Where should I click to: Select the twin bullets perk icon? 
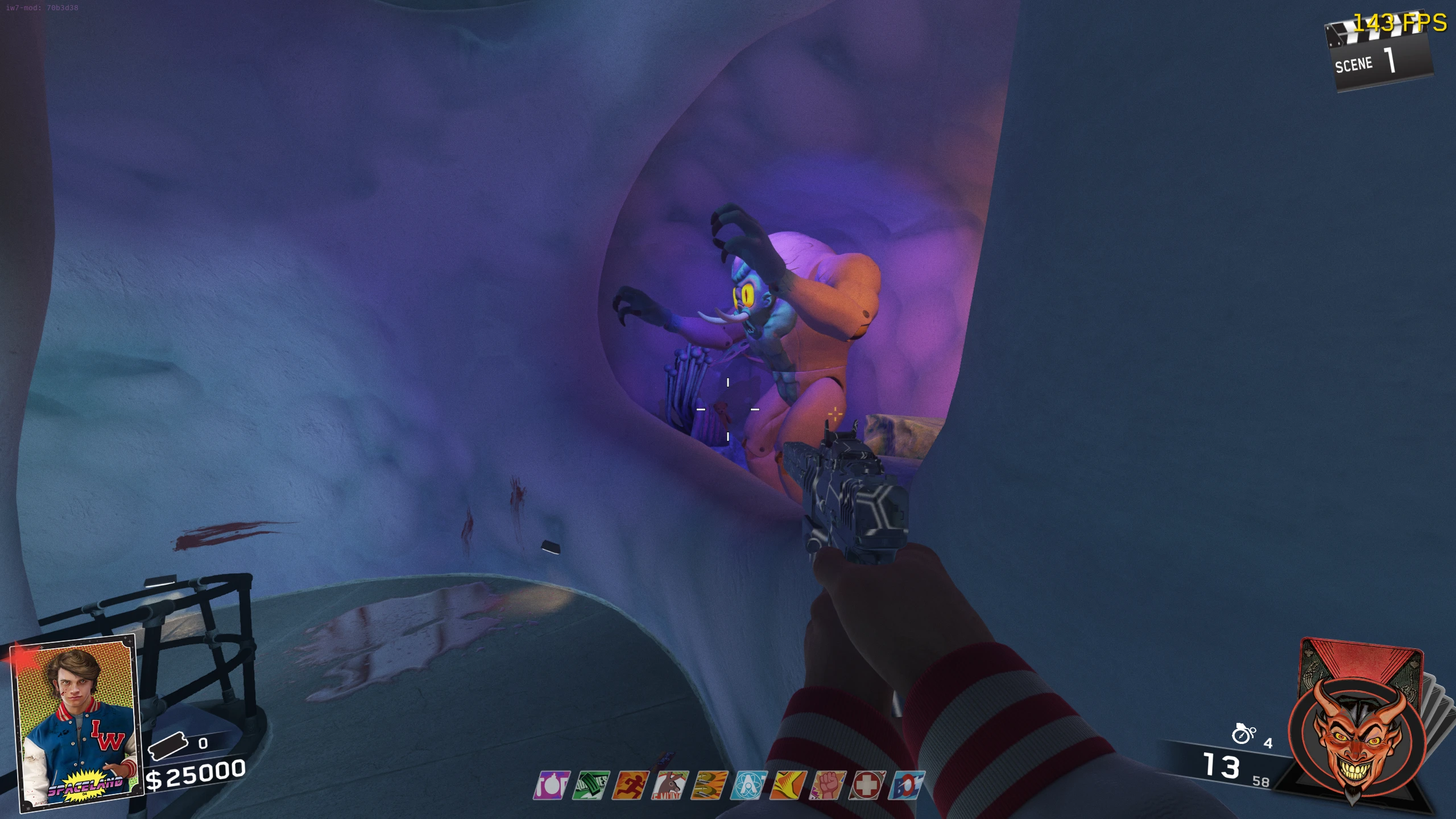(x=710, y=785)
